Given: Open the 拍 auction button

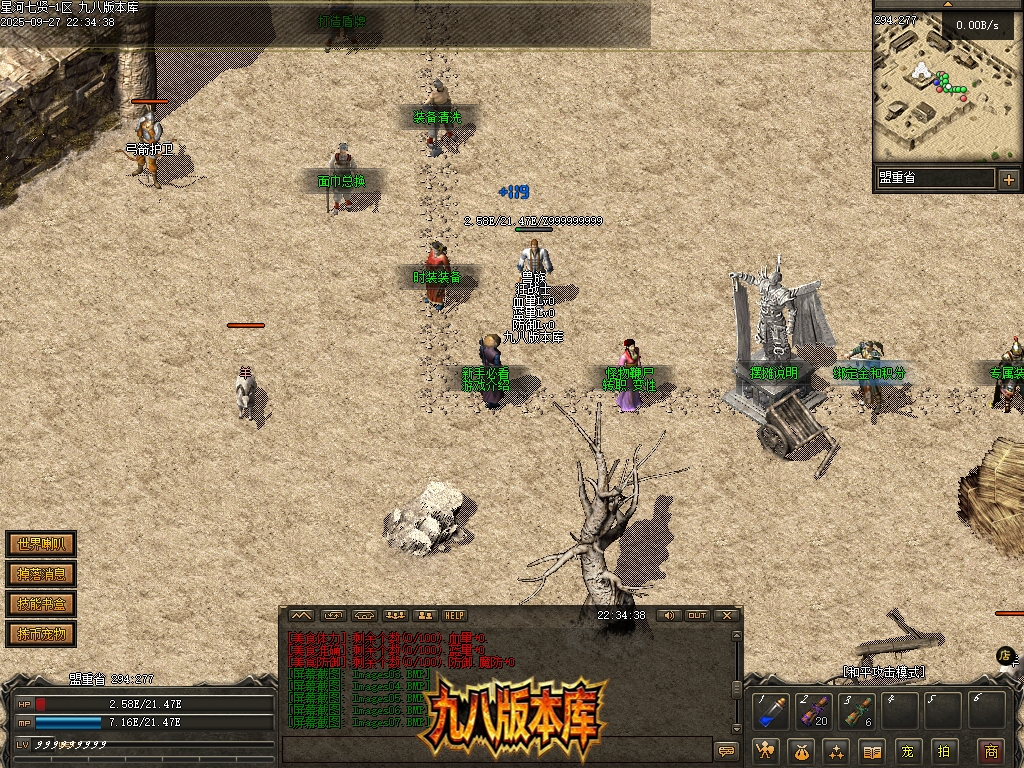Looking at the screenshot, I should pyautogui.click(x=943, y=751).
